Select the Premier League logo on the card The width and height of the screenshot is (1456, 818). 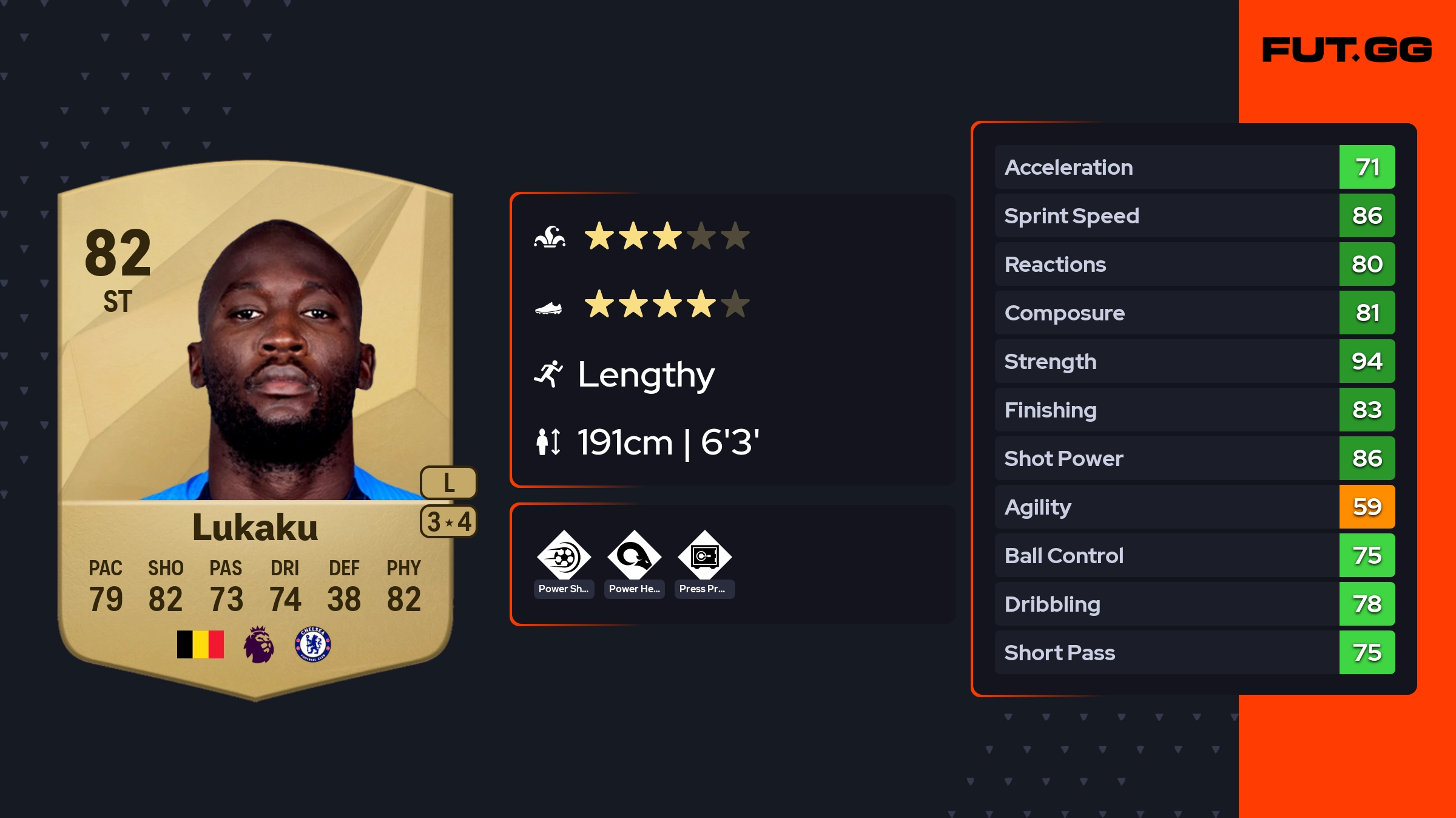click(259, 644)
